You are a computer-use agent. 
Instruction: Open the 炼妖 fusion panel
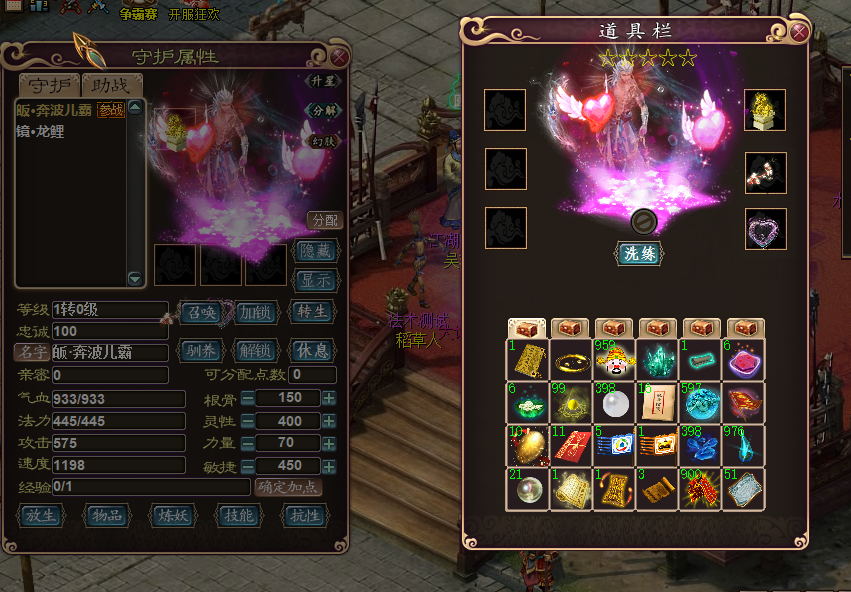tap(175, 516)
